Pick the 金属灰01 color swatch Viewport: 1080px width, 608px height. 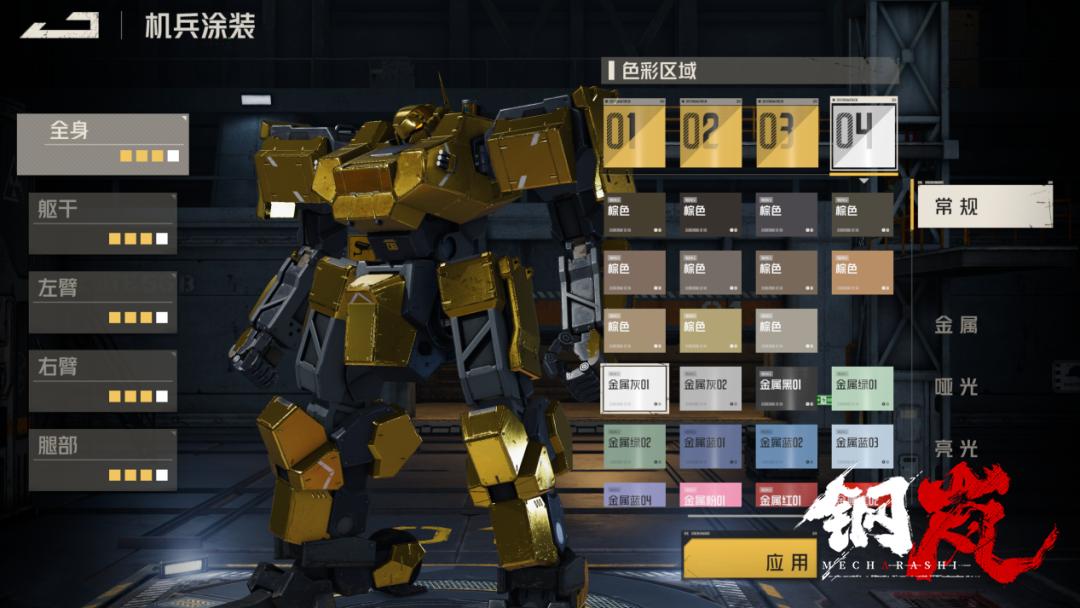coord(635,389)
